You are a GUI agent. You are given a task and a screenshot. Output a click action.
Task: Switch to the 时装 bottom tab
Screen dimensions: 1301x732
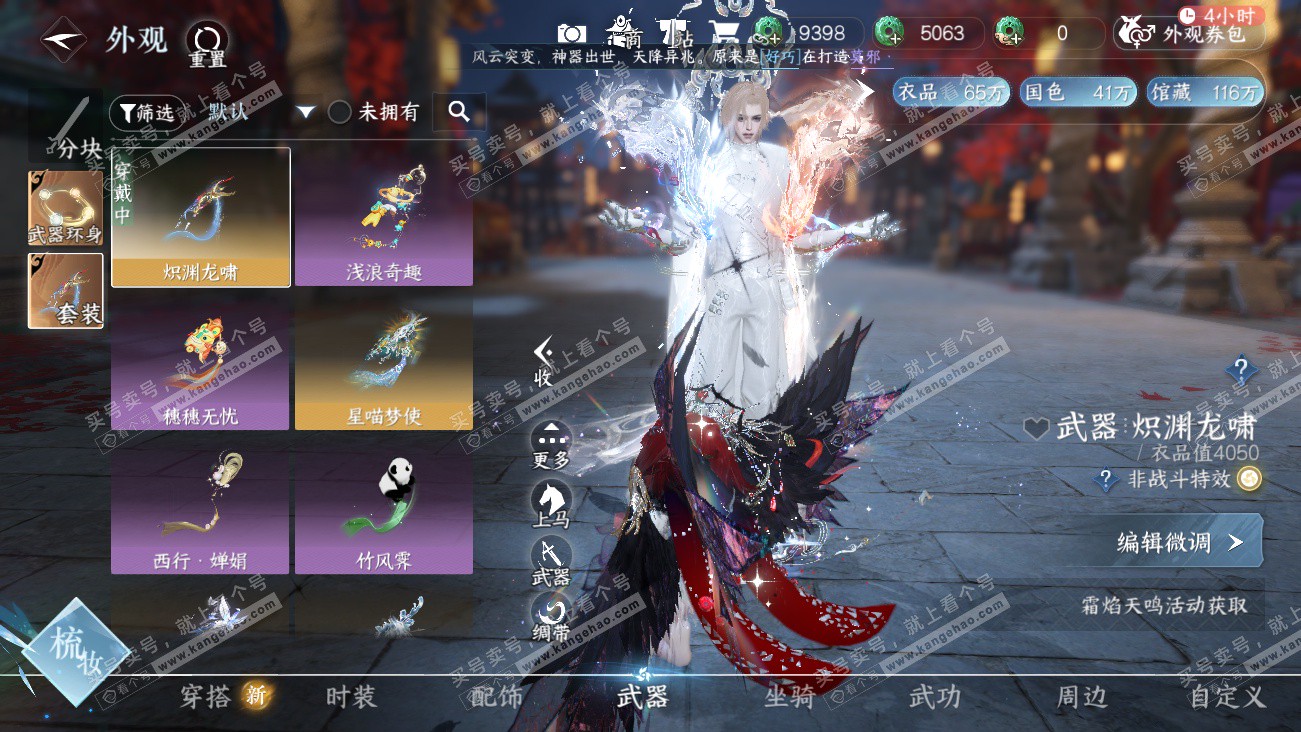pos(351,697)
